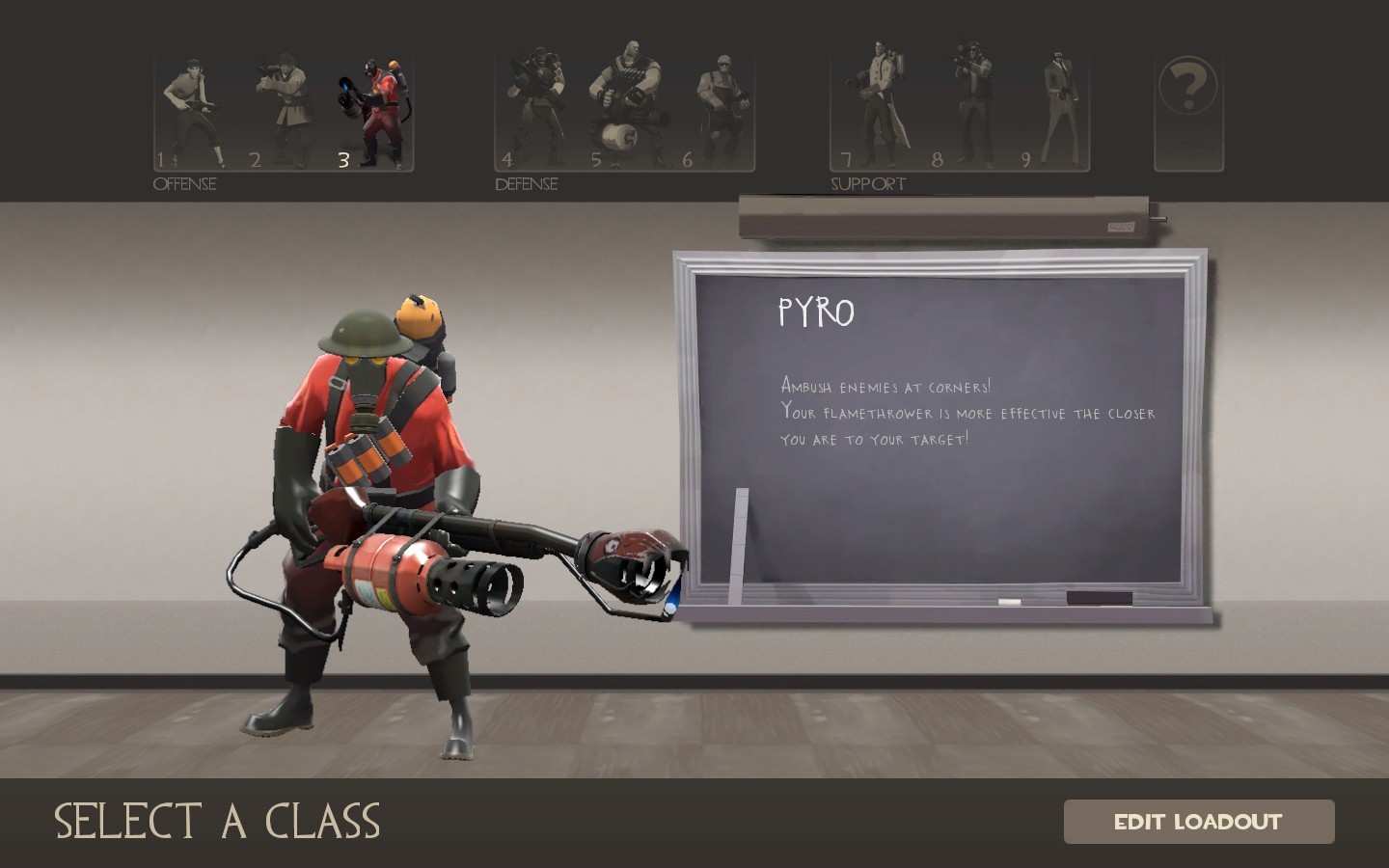
Task: Open the Edit Loadout menu
Action: tap(1198, 822)
